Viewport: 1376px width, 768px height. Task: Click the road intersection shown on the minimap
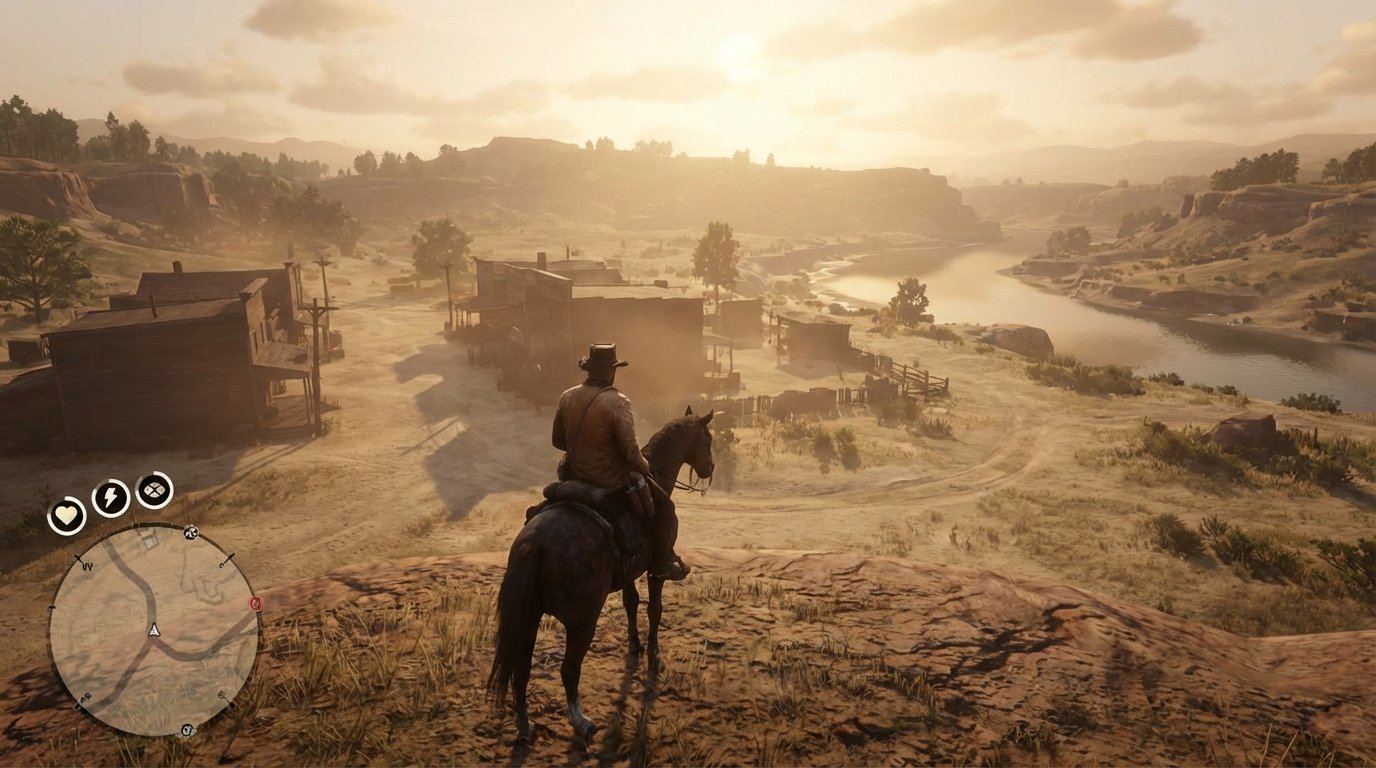coord(154,641)
